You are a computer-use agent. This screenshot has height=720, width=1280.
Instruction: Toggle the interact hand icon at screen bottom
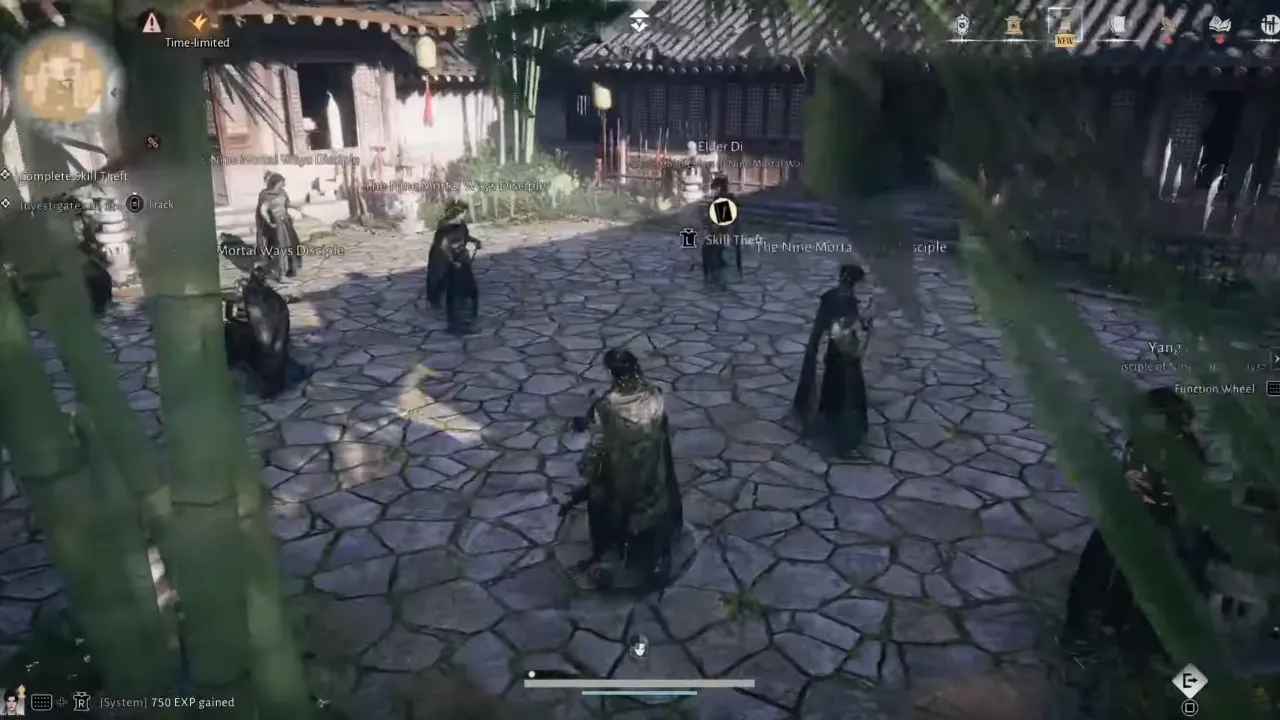click(640, 647)
